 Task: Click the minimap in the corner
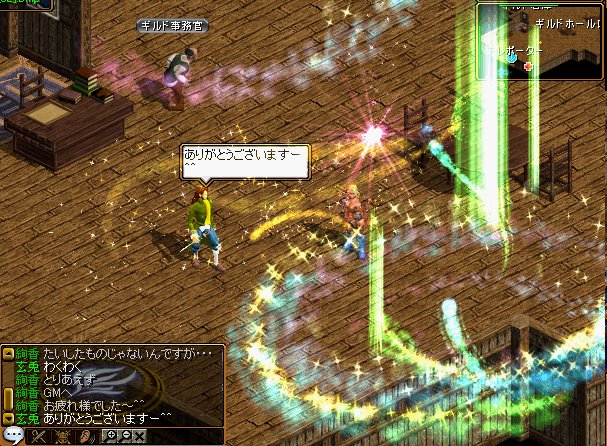[x=540, y=42]
